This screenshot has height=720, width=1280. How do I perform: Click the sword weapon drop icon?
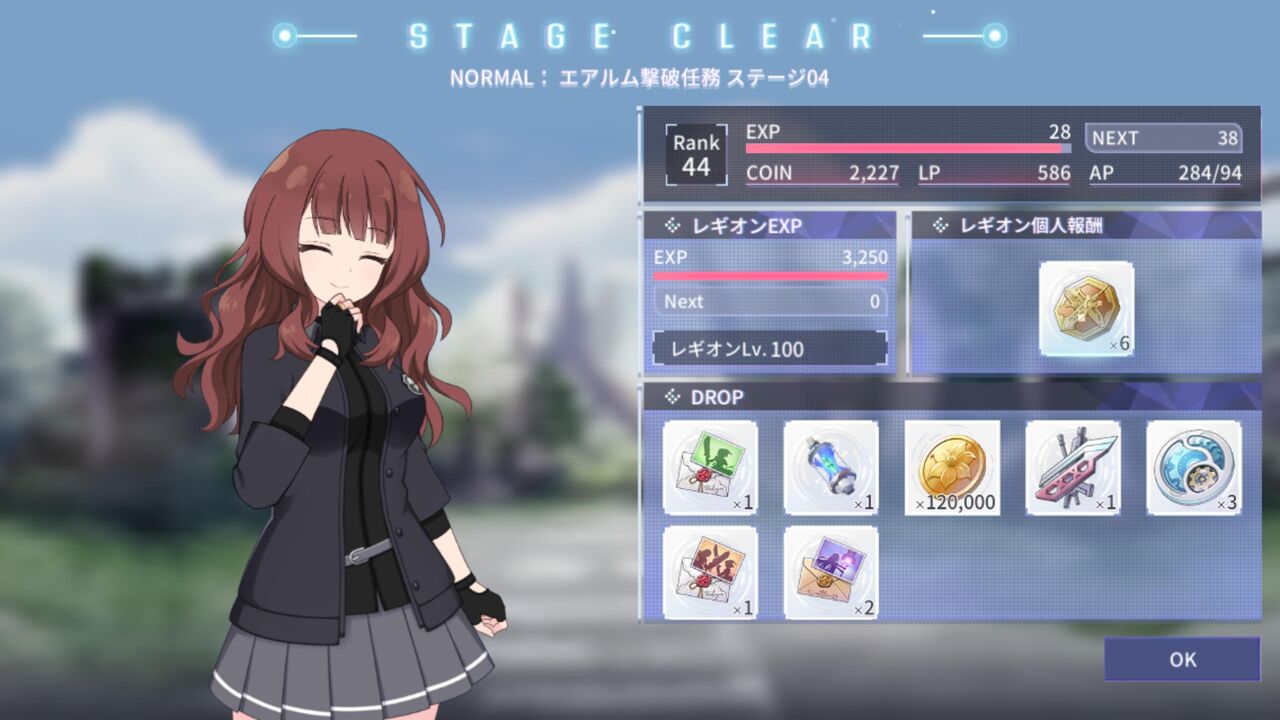pos(1072,468)
